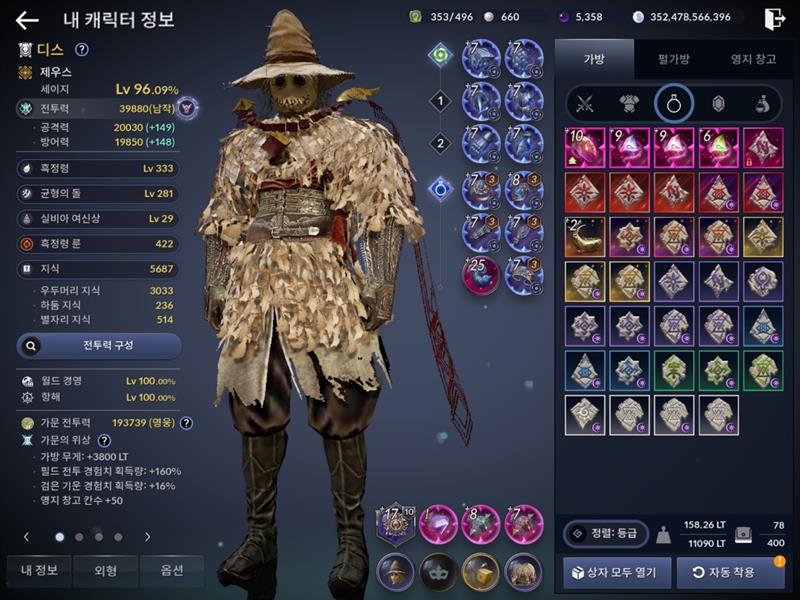Select the 내 정보 tab
The height and width of the screenshot is (600, 800).
pos(39,570)
